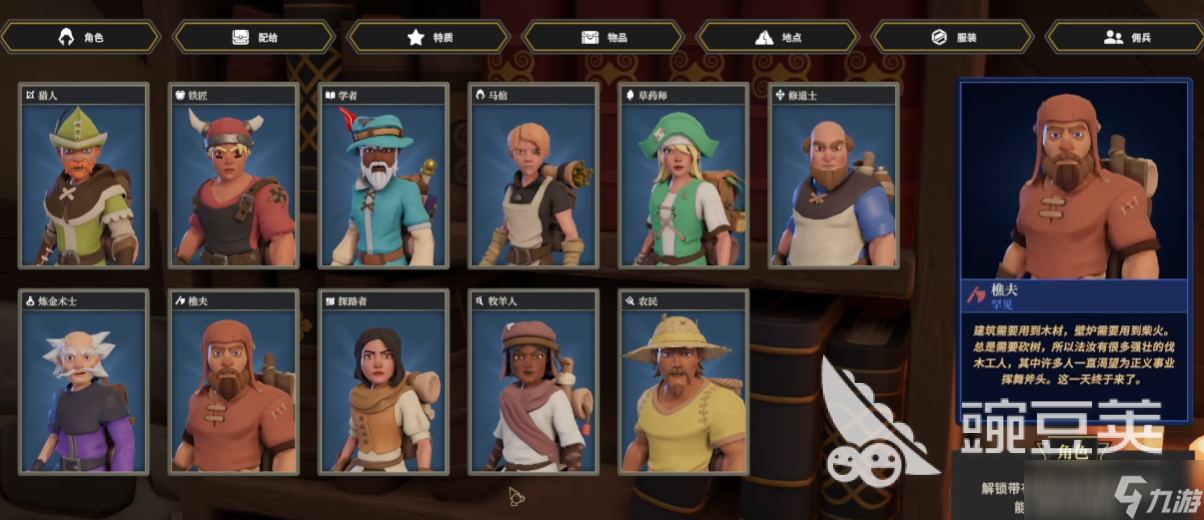Pick the 农民 character card

tap(684, 383)
